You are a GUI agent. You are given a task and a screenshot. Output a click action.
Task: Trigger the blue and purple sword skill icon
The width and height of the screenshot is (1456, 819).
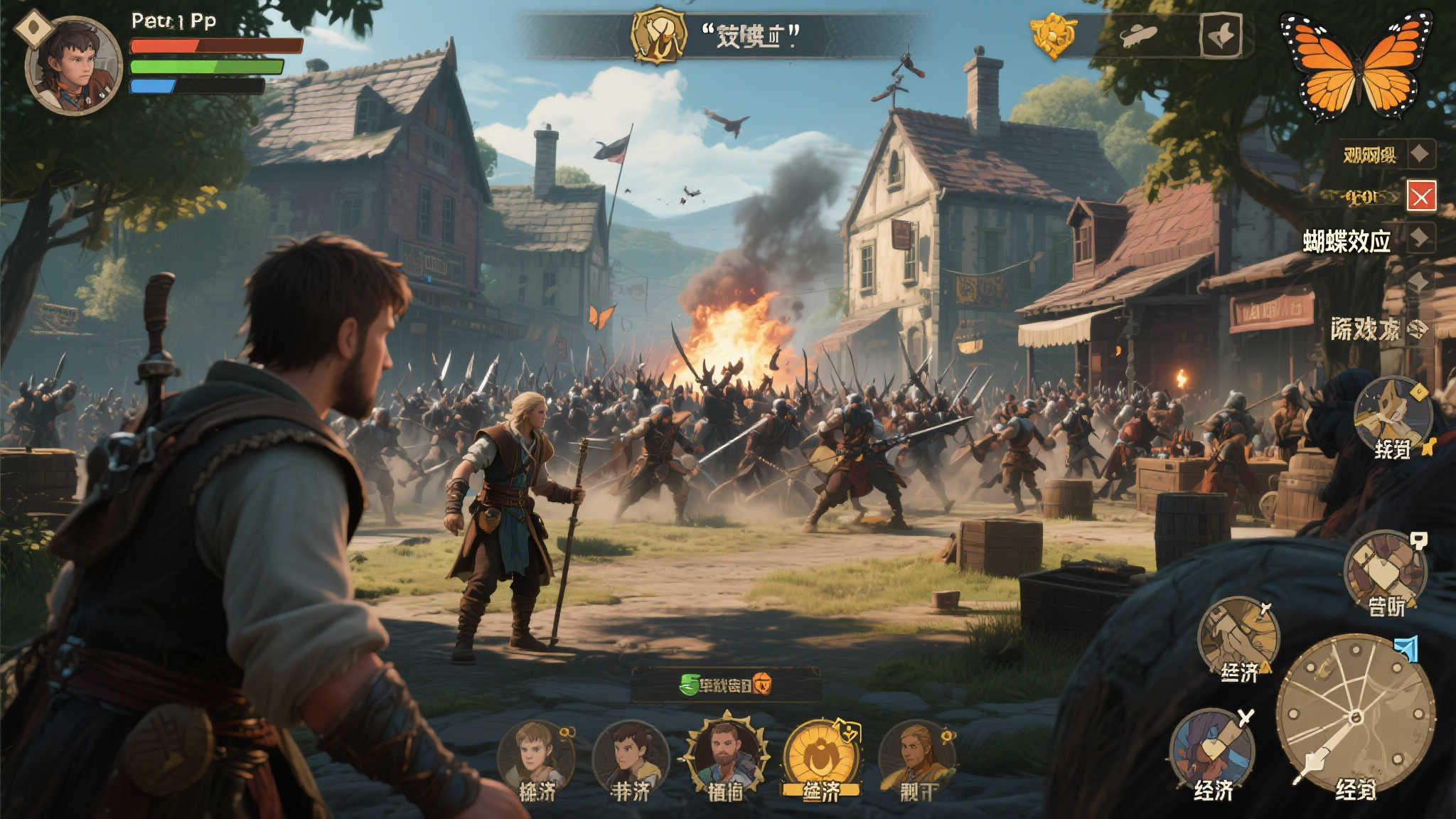pyautogui.click(x=1212, y=750)
